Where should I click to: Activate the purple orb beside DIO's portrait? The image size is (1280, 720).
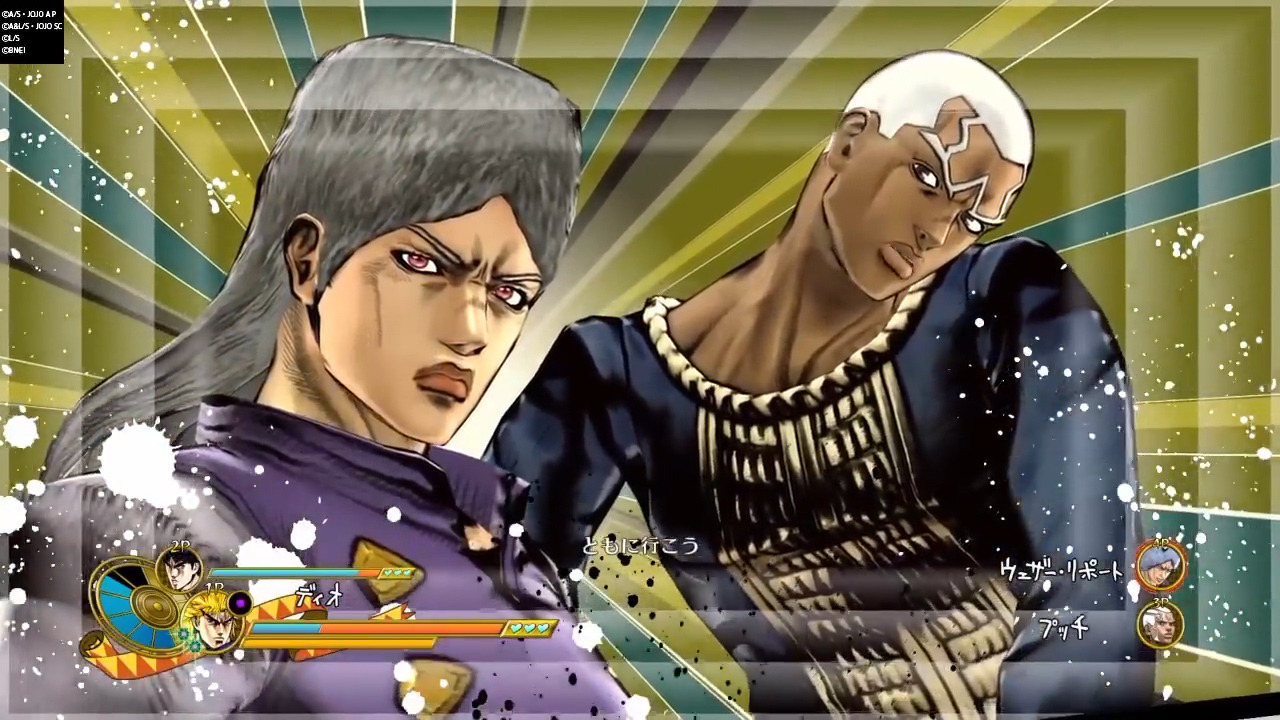(x=240, y=603)
